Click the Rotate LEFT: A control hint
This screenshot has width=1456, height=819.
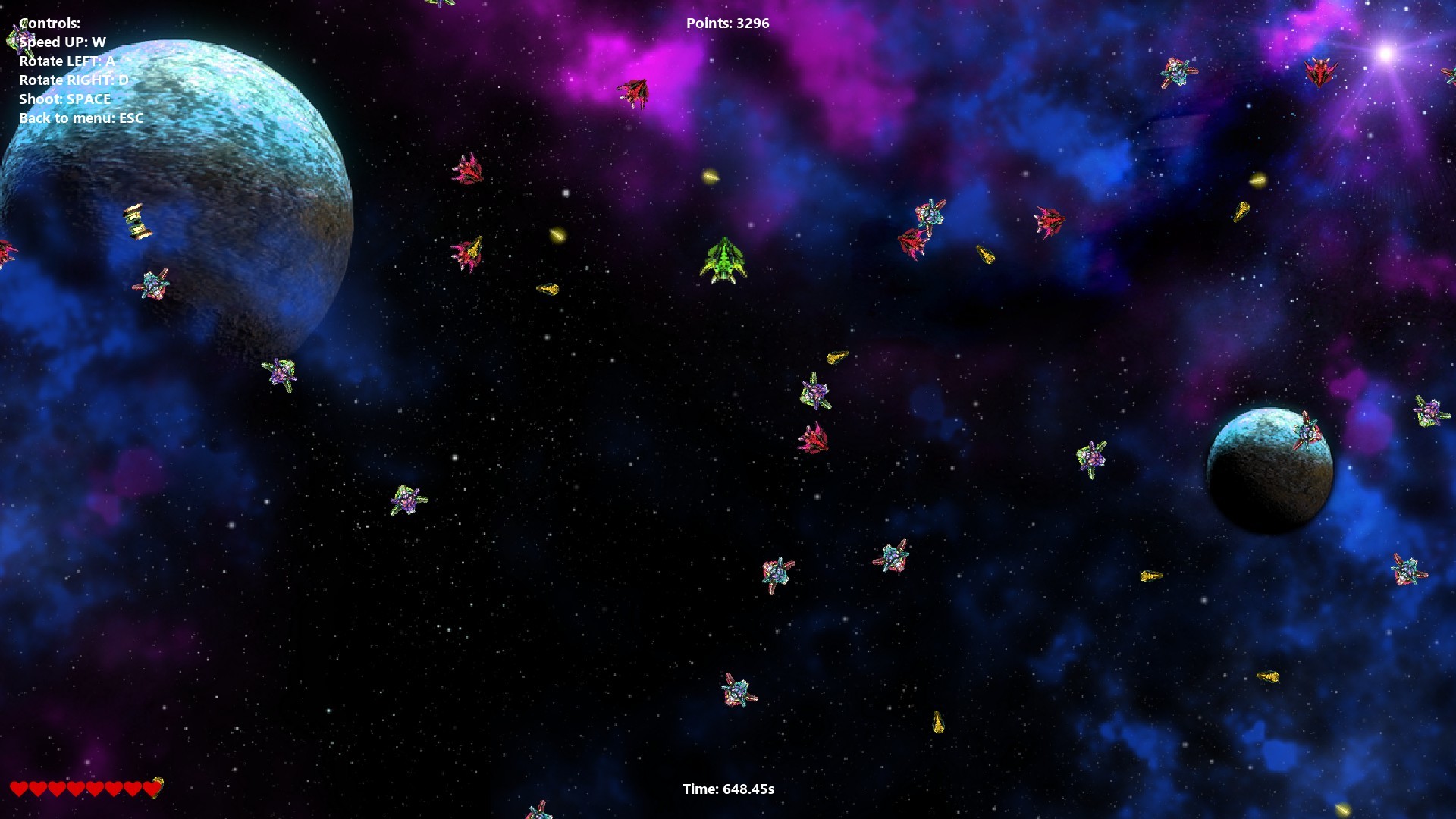point(67,61)
